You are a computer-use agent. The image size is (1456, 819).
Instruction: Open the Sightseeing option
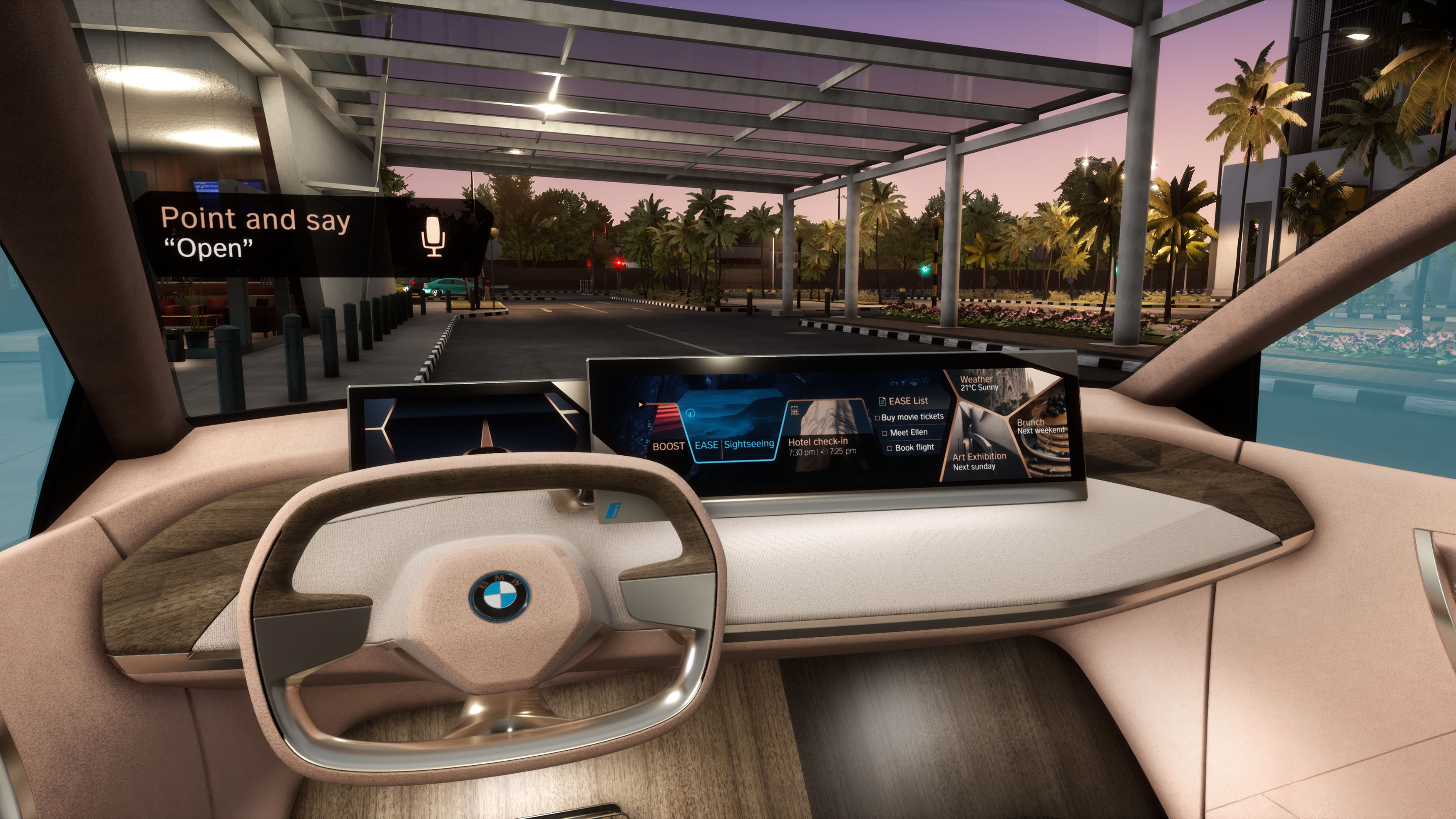(x=748, y=444)
